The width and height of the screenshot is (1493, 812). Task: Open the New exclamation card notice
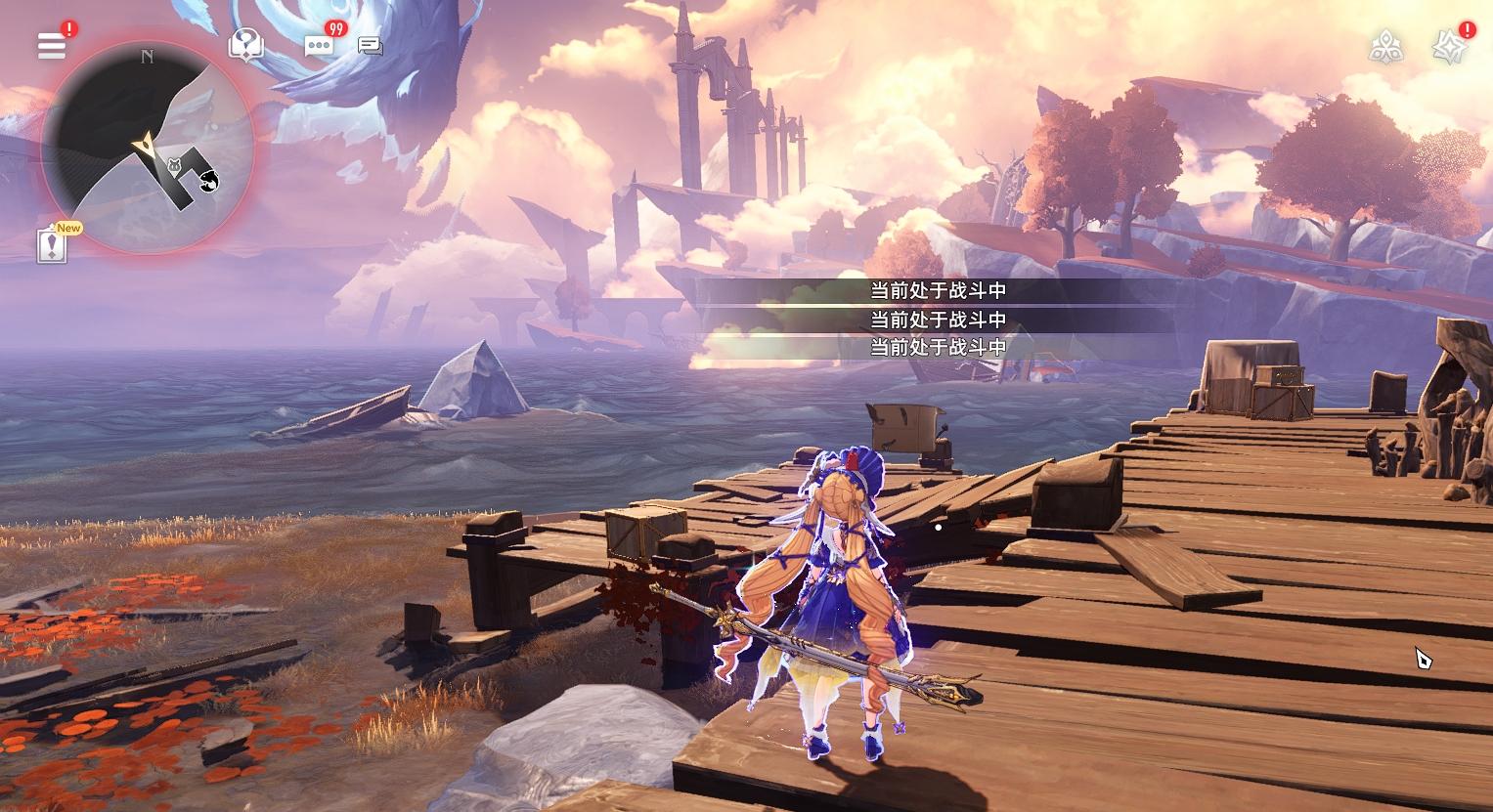53,244
